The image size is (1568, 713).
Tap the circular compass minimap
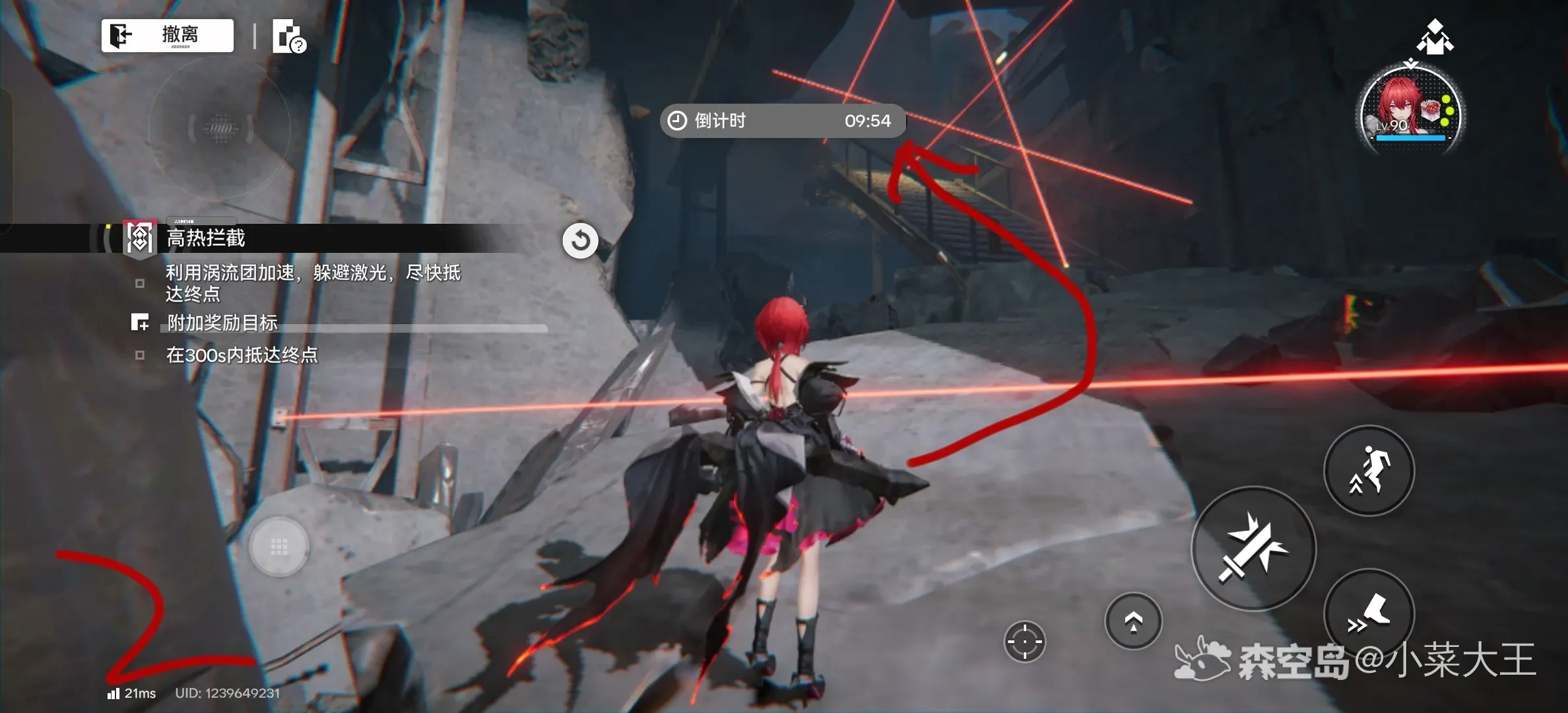click(x=220, y=127)
